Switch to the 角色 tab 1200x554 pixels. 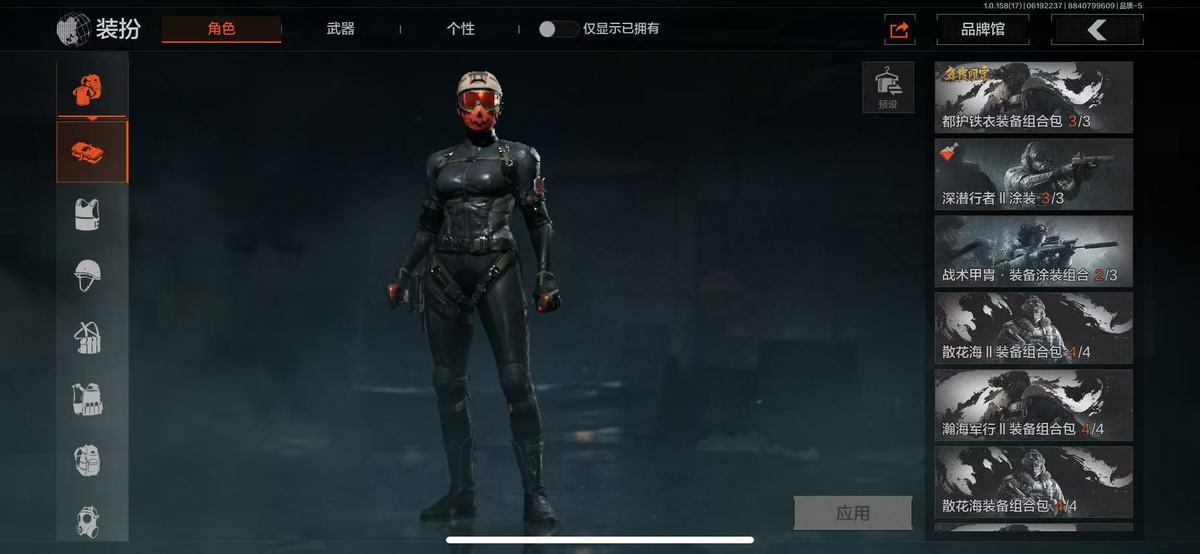coord(221,29)
